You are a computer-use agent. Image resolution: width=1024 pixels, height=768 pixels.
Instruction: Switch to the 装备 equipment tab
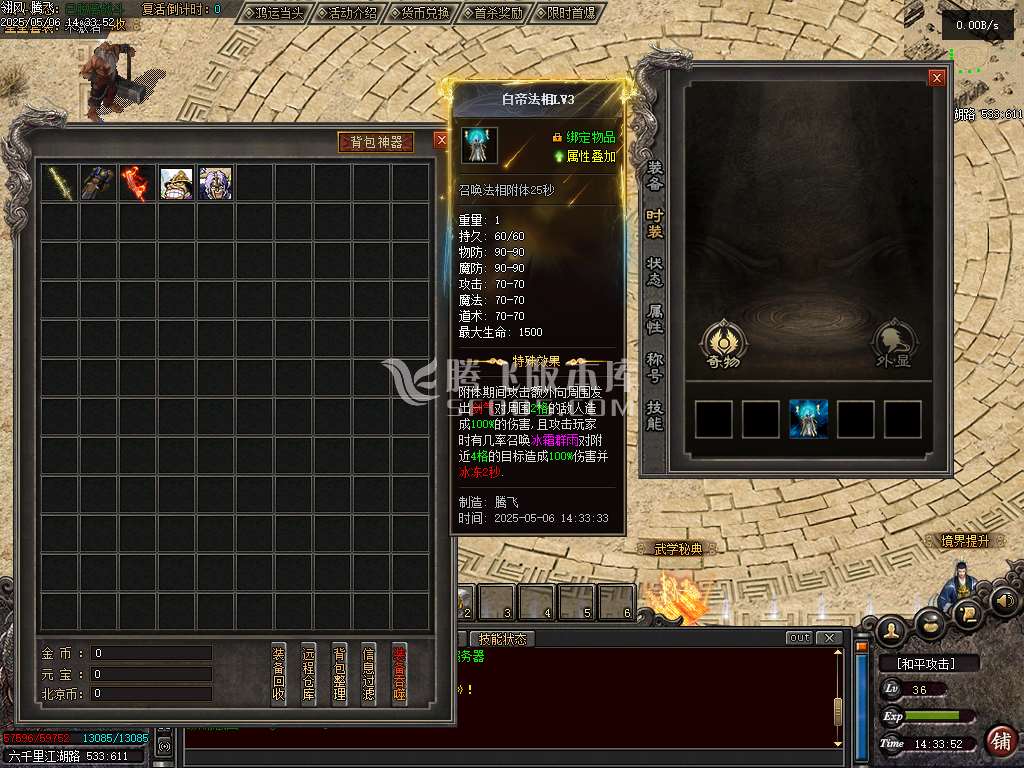[x=655, y=175]
